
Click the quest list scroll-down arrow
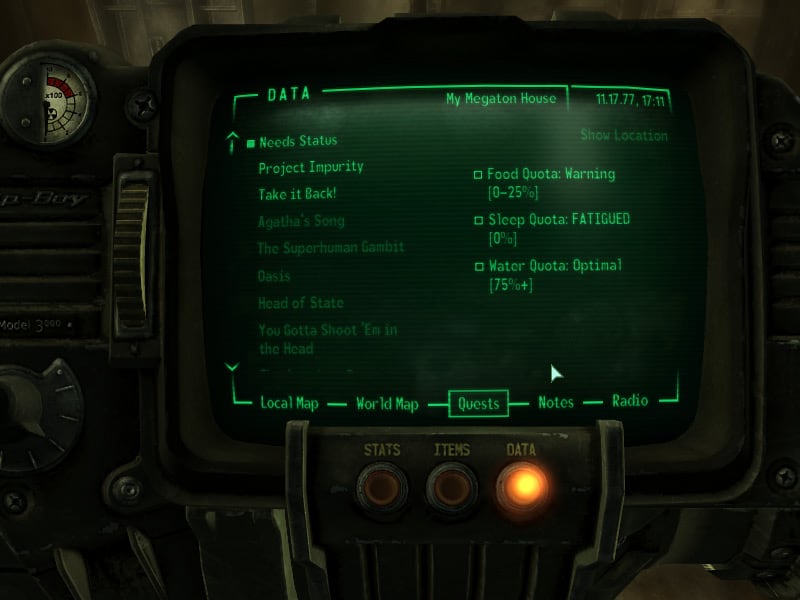tap(233, 367)
